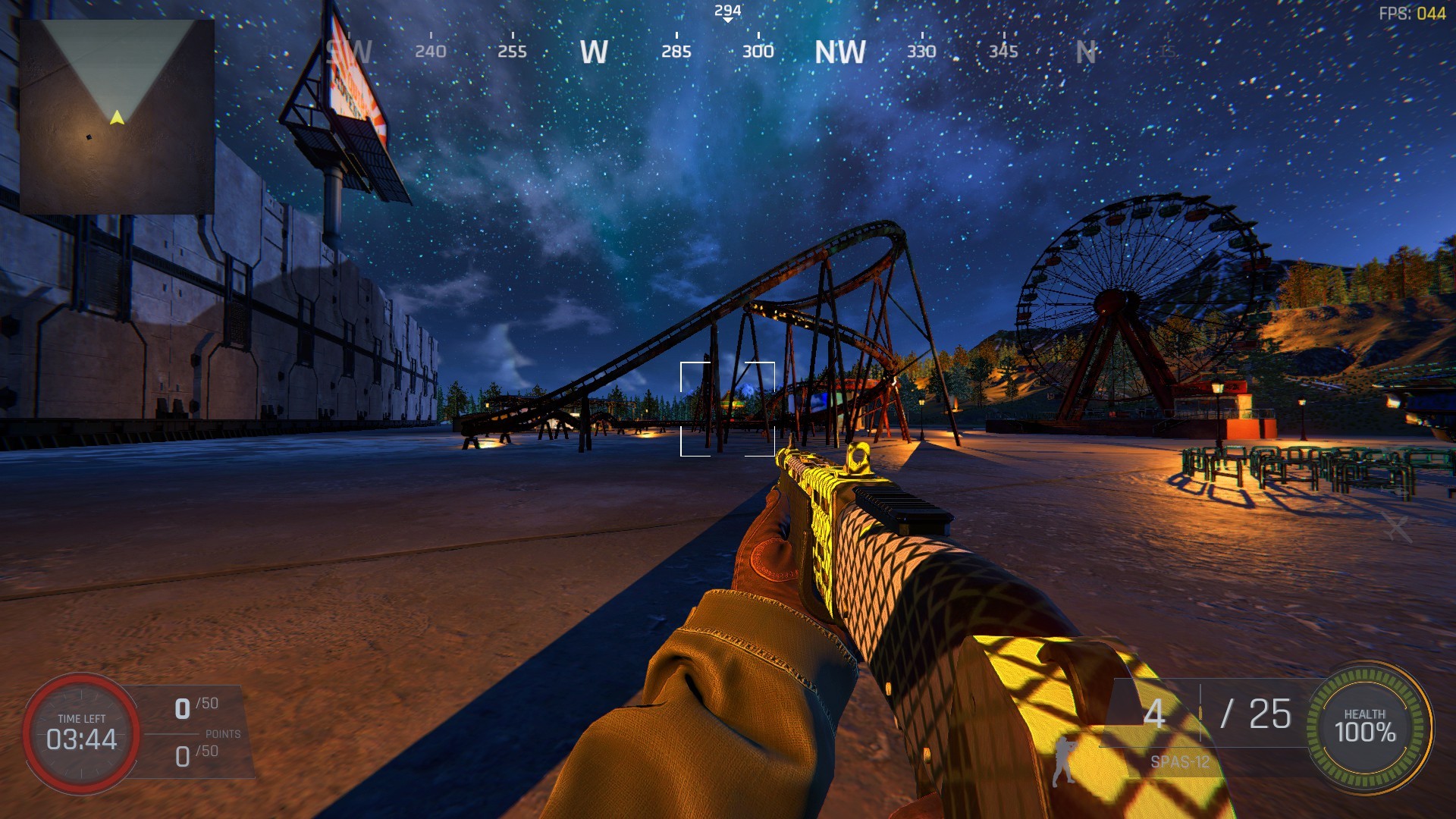The image size is (1456, 819).
Task: Click the SPAS-12 weapon label
Action: click(1179, 761)
